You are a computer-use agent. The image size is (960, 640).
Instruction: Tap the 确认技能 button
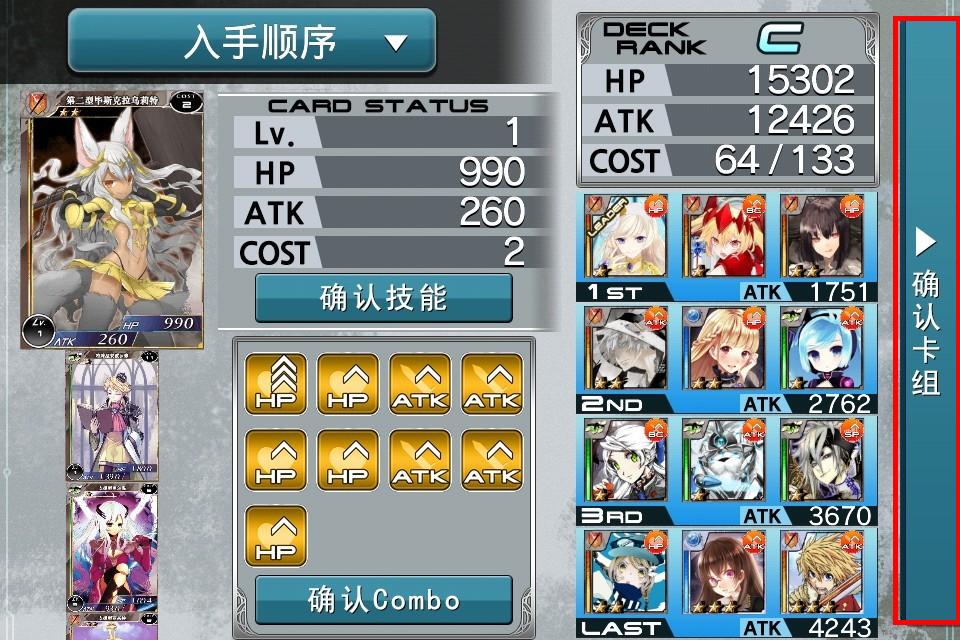383,298
